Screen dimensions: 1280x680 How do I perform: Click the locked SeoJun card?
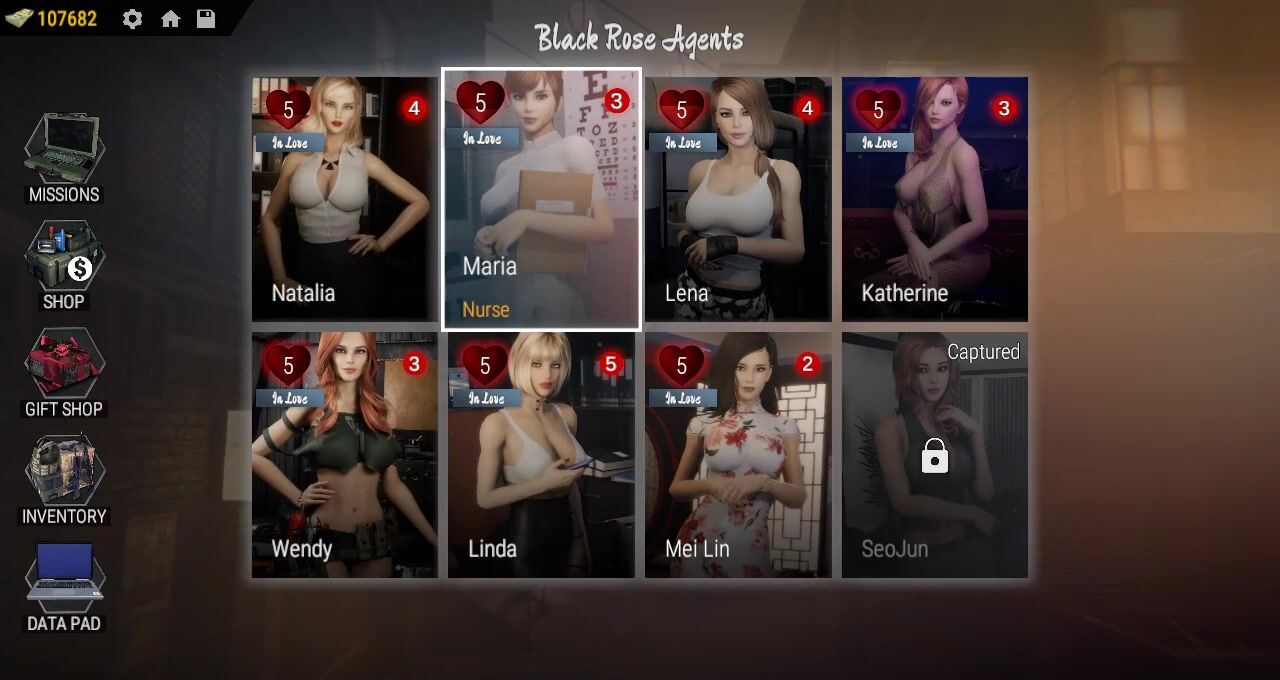pyautogui.click(x=934, y=455)
